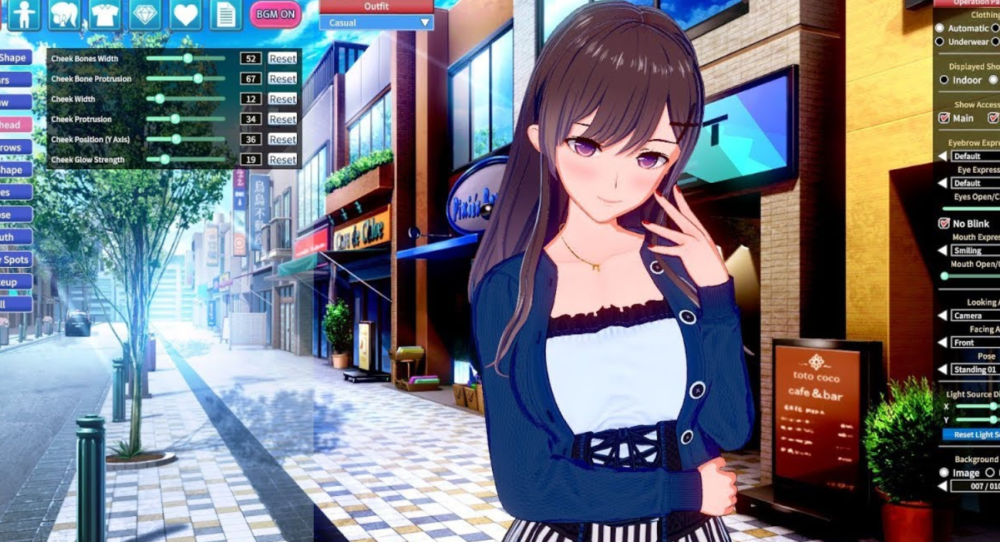This screenshot has height=542, width=1000.
Task: Click the Cheek Width slider handle
Action: (160, 99)
